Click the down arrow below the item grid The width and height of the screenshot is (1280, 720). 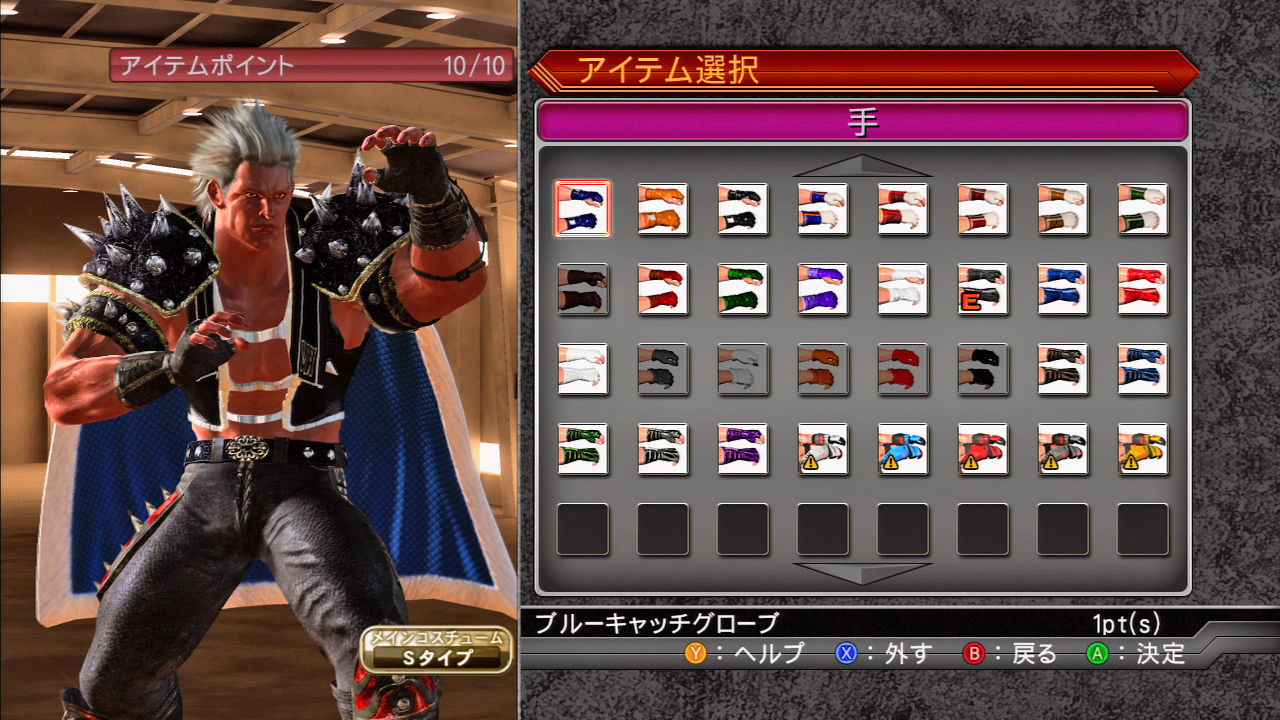862,575
